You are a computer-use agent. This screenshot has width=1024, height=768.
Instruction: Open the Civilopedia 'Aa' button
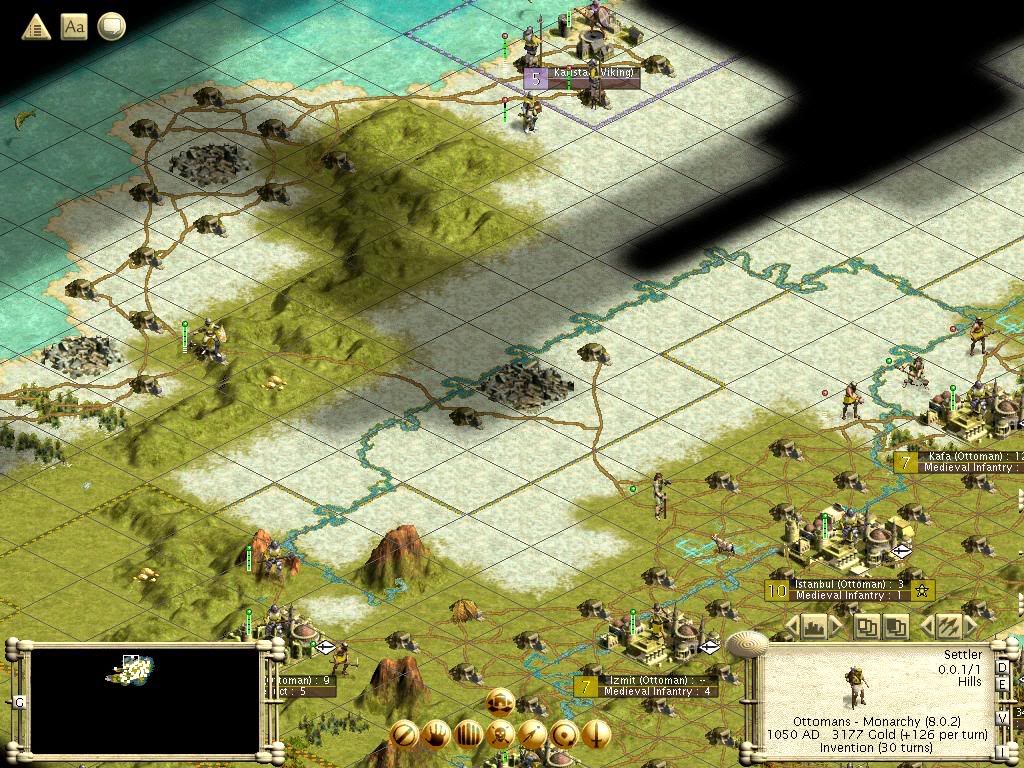click(x=74, y=27)
